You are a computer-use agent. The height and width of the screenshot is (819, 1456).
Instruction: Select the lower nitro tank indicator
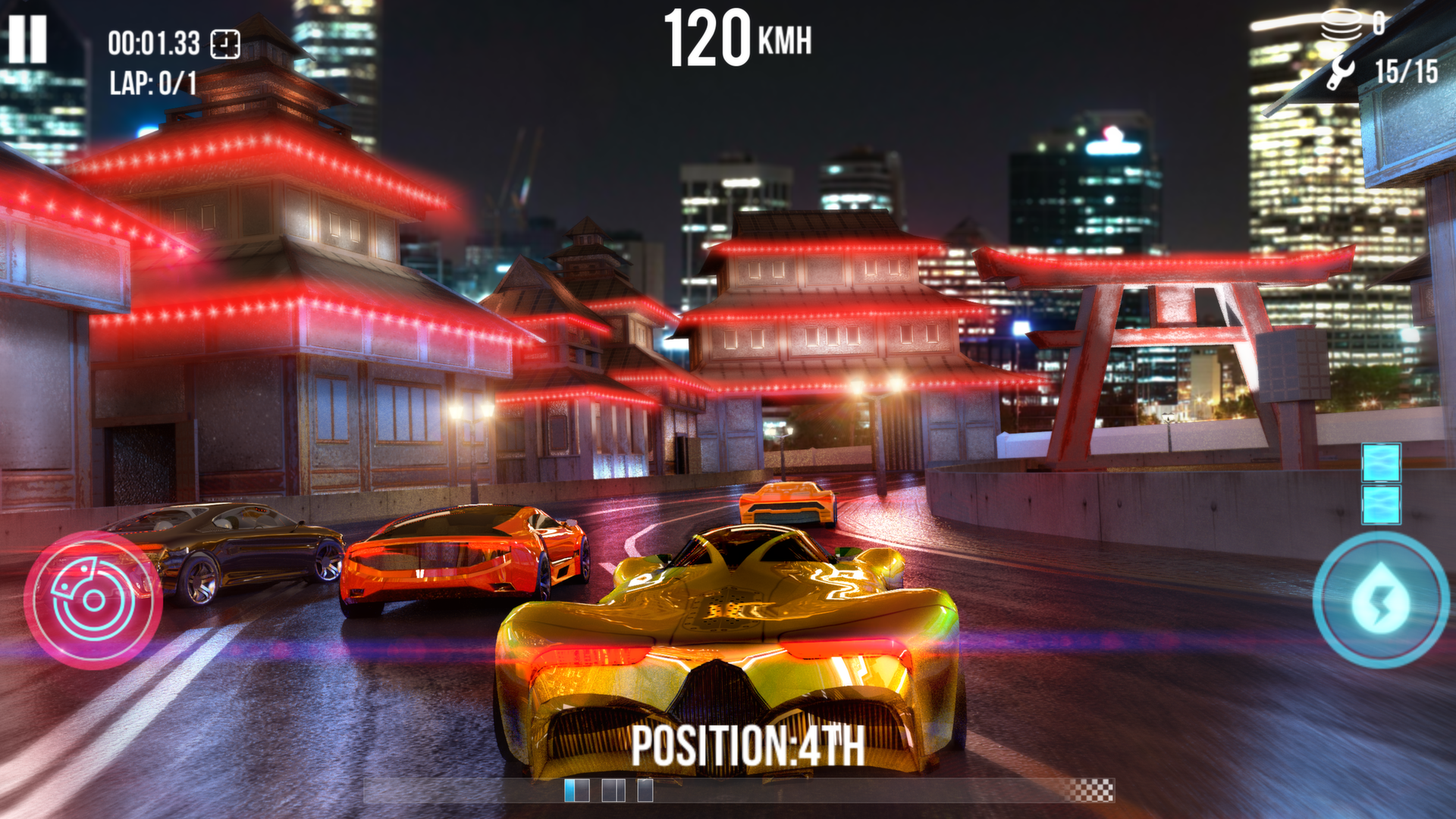(x=1383, y=504)
